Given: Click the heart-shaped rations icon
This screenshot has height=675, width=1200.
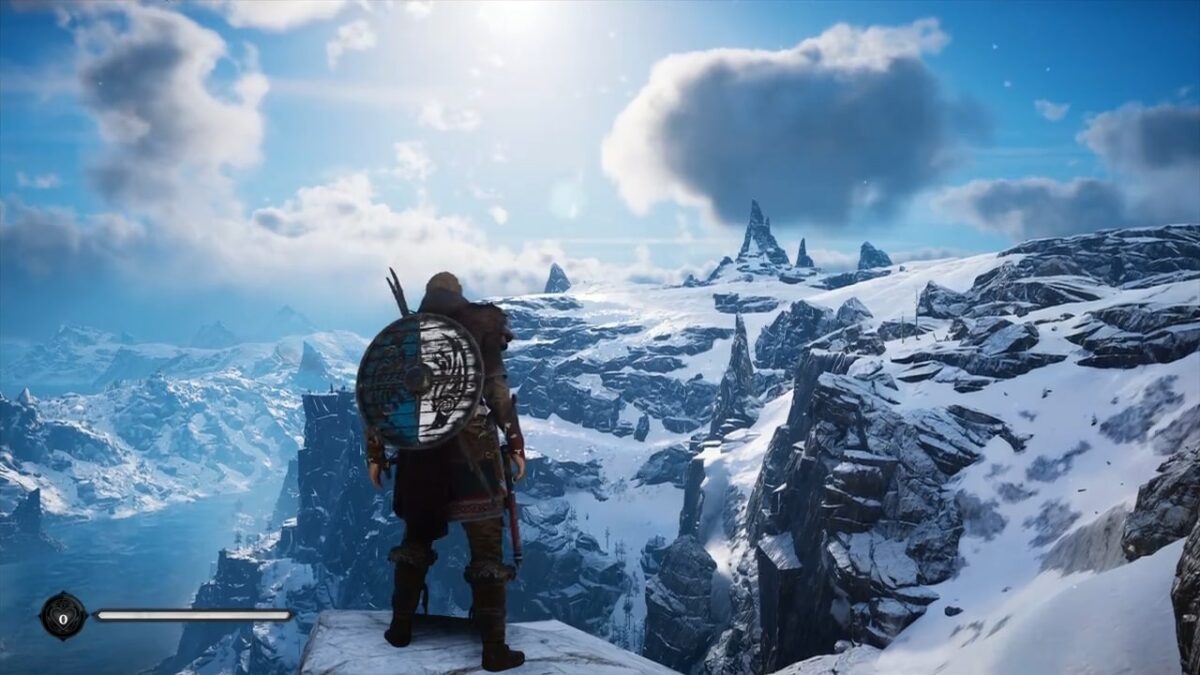Looking at the screenshot, I should tap(63, 615).
